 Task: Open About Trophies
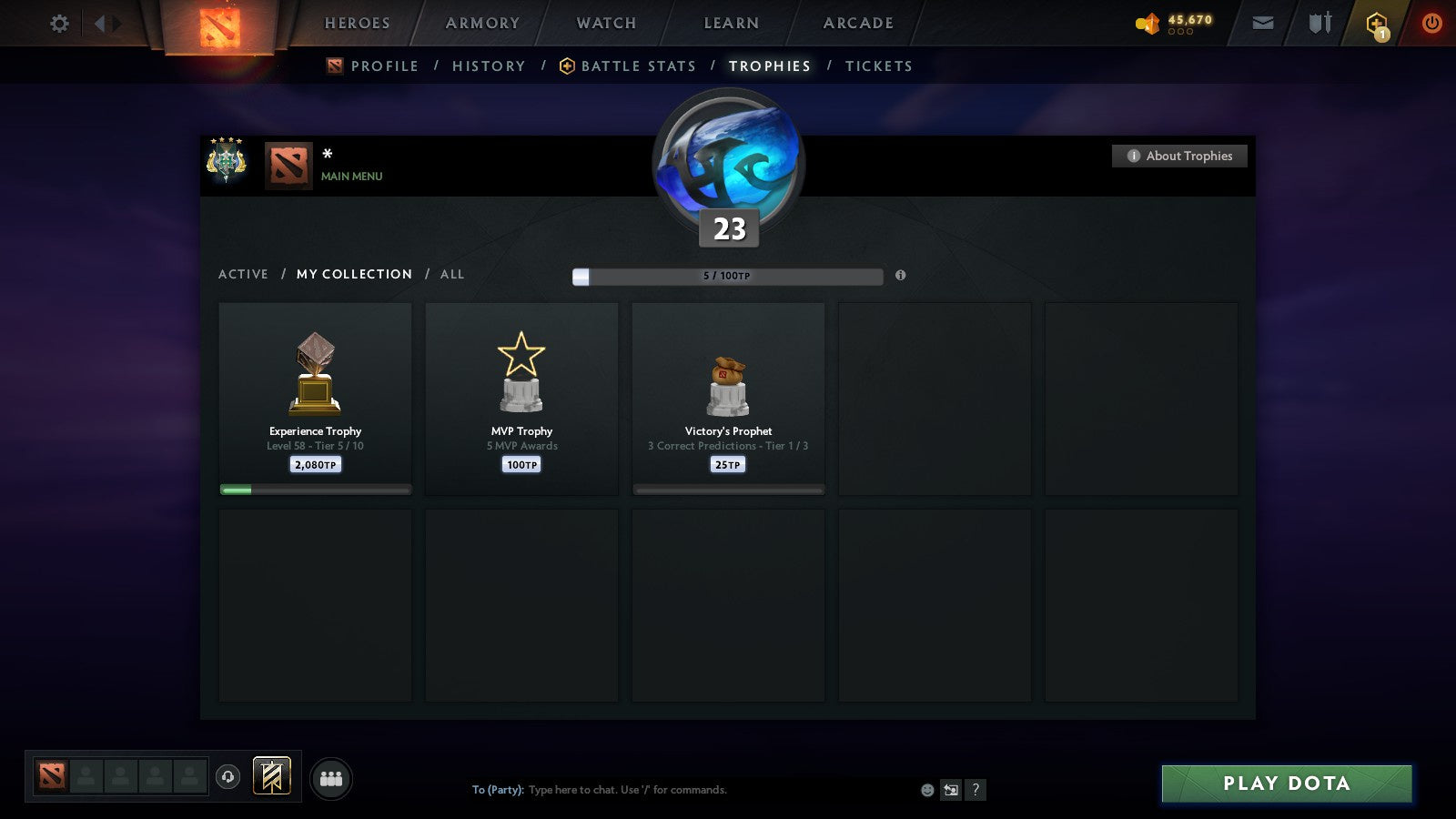[x=1178, y=156]
